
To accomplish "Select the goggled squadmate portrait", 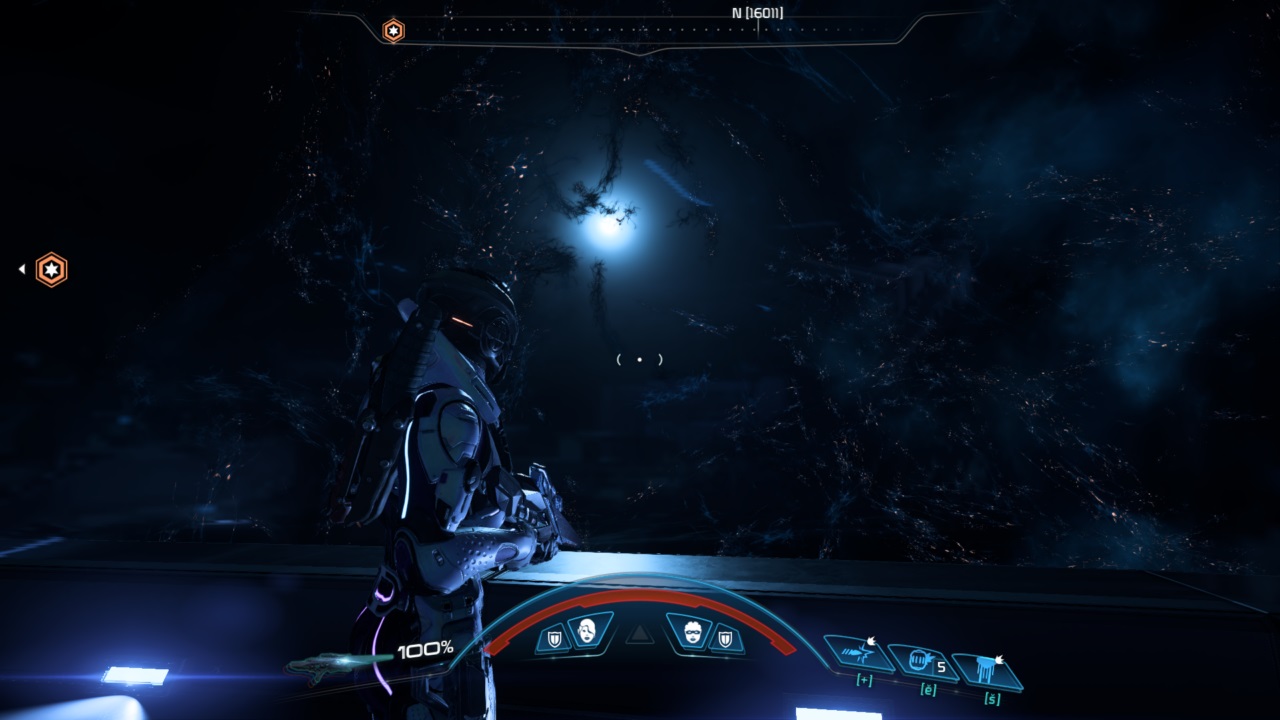I will click(x=693, y=632).
